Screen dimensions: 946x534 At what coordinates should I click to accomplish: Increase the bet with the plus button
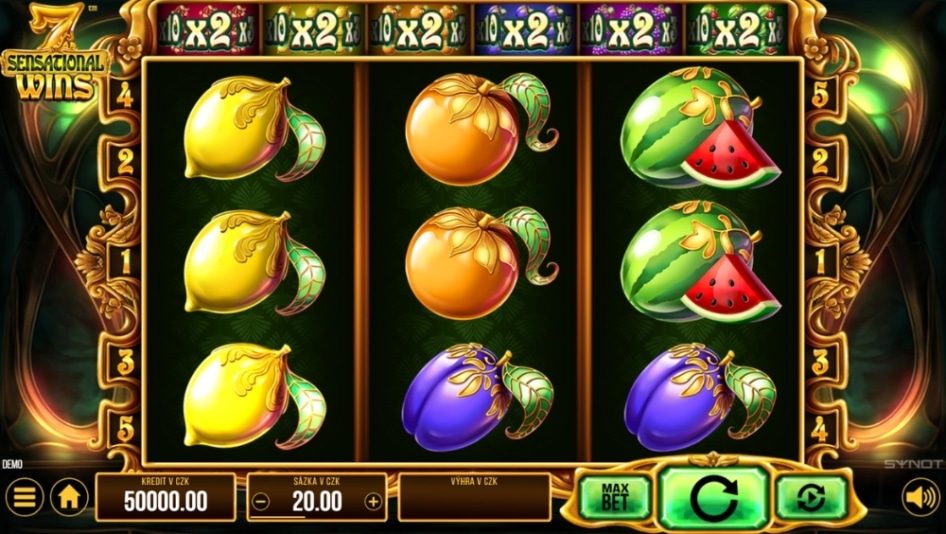point(373,502)
